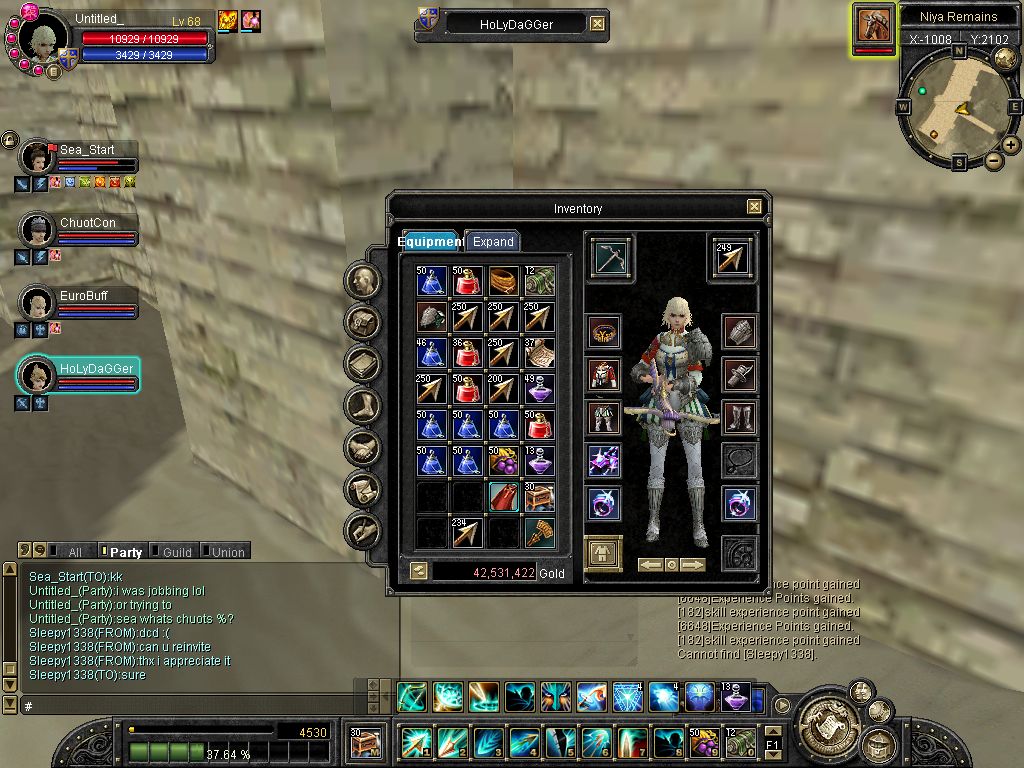Screen dimensions: 1024x768
Task: Rotate the character preview right
Action: [693, 565]
